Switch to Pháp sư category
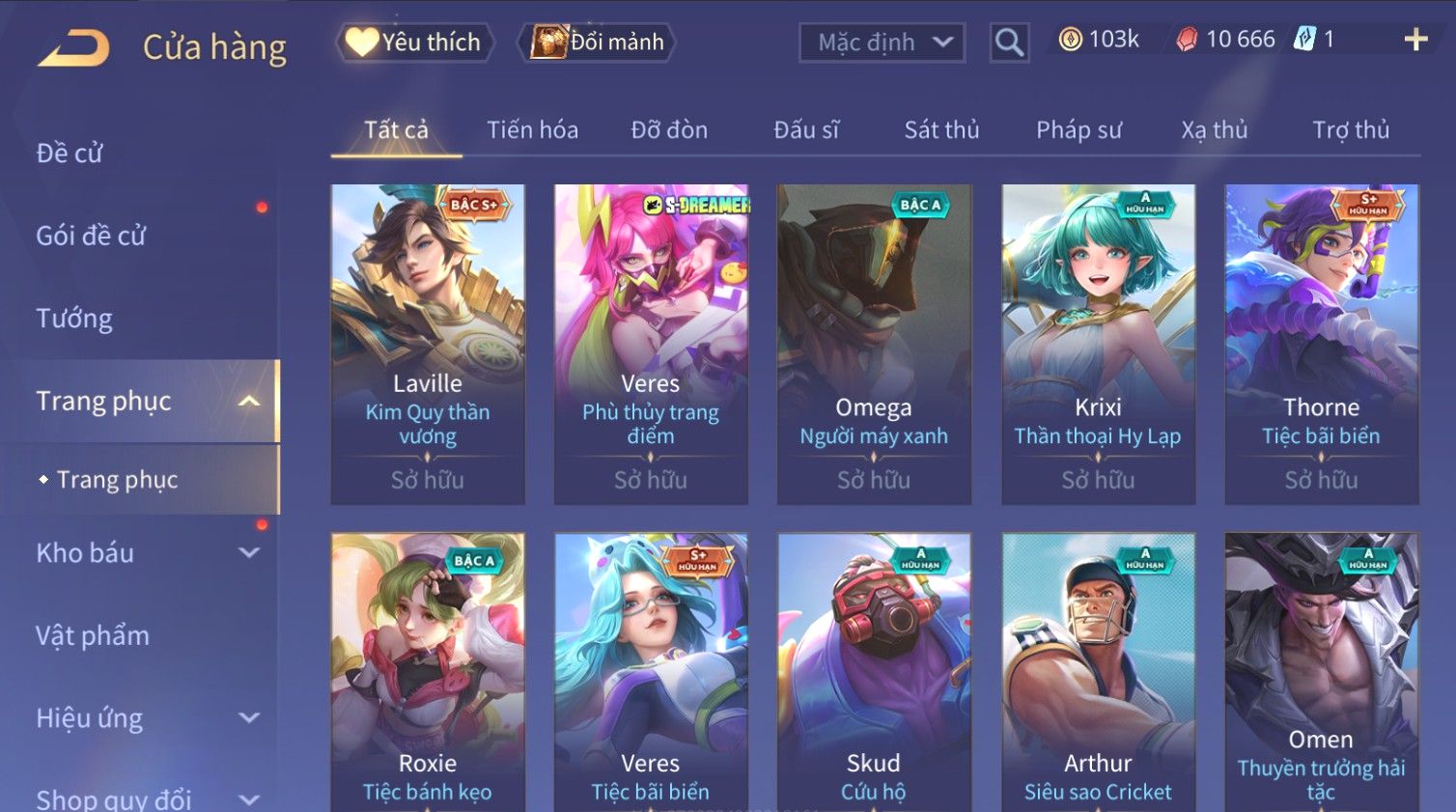 point(1078,130)
